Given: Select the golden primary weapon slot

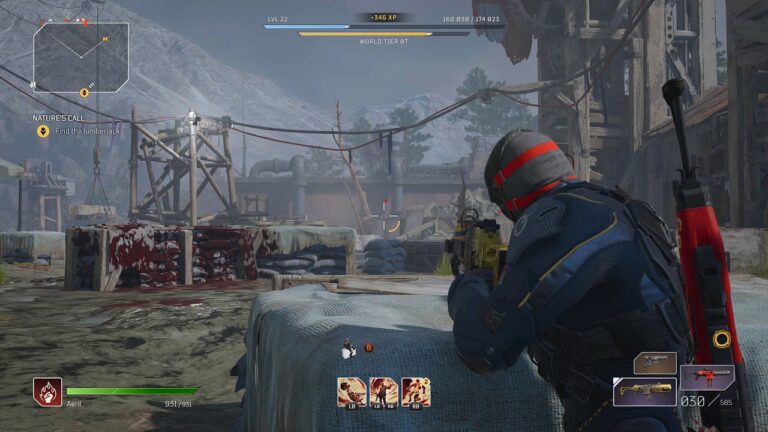Looking at the screenshot, I should pyautogui.click(x=644, y=391).
